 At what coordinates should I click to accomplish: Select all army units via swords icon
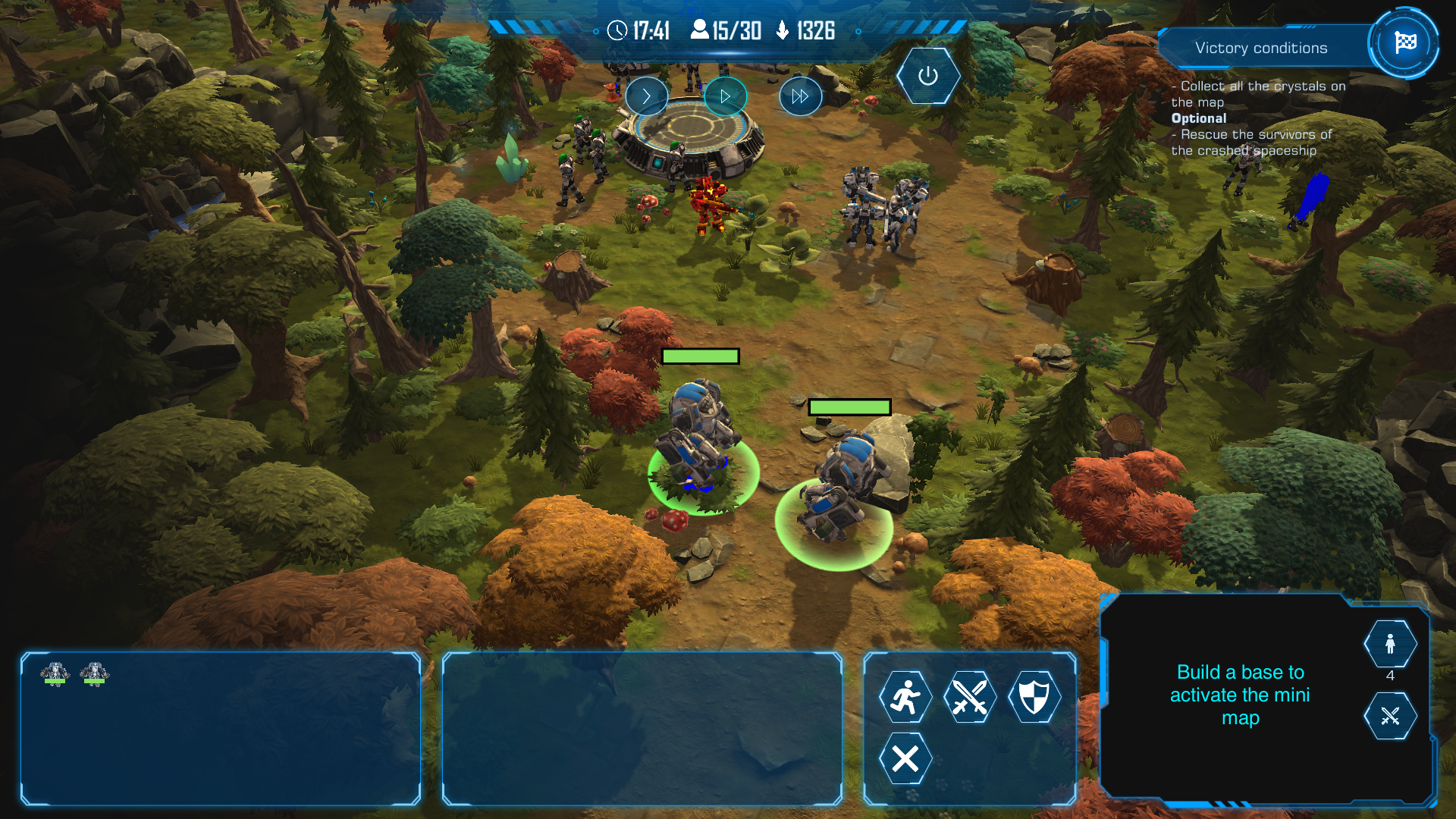click(1389, 716)
